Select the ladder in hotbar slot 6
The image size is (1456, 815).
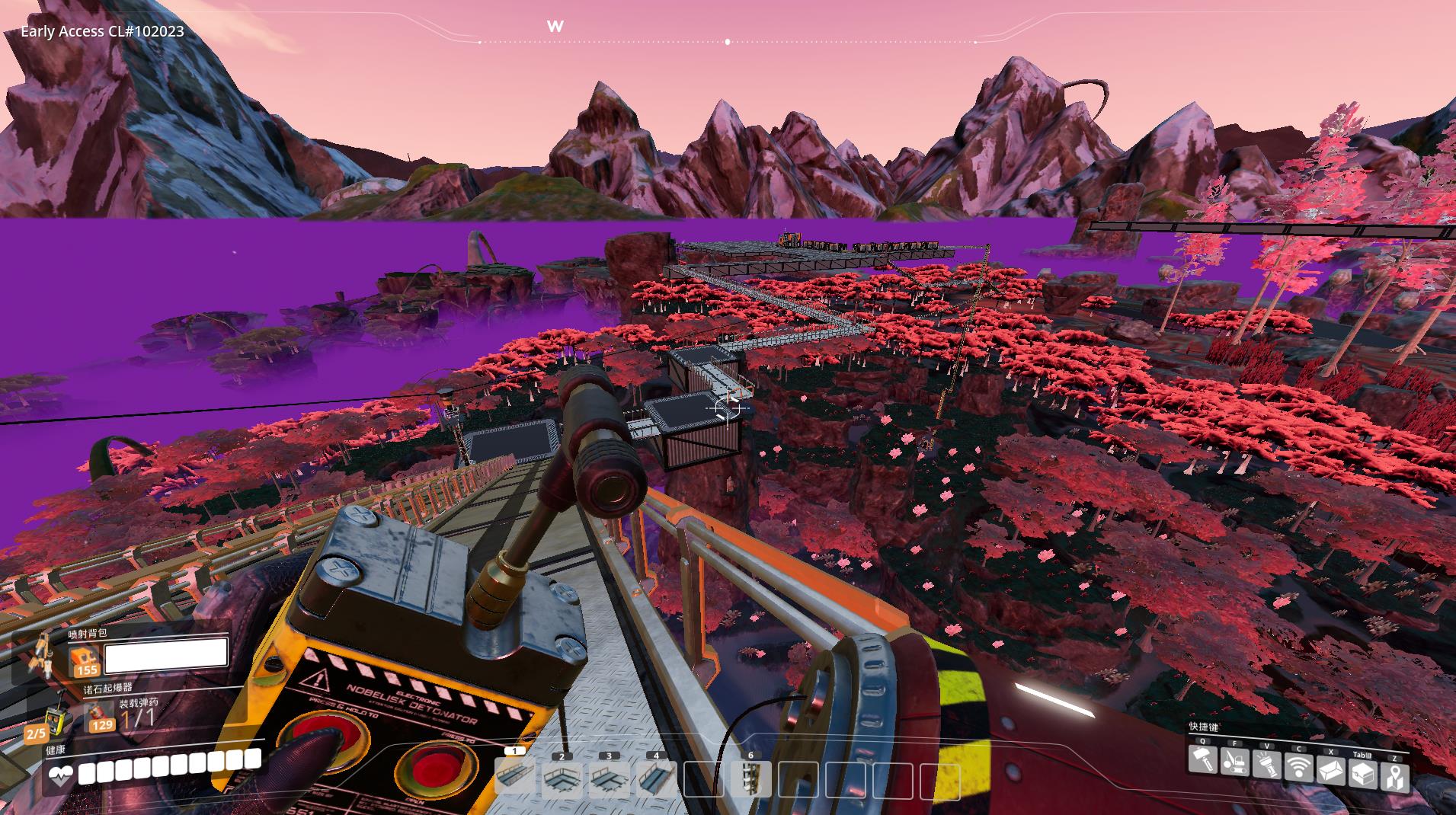coord(750,779)
